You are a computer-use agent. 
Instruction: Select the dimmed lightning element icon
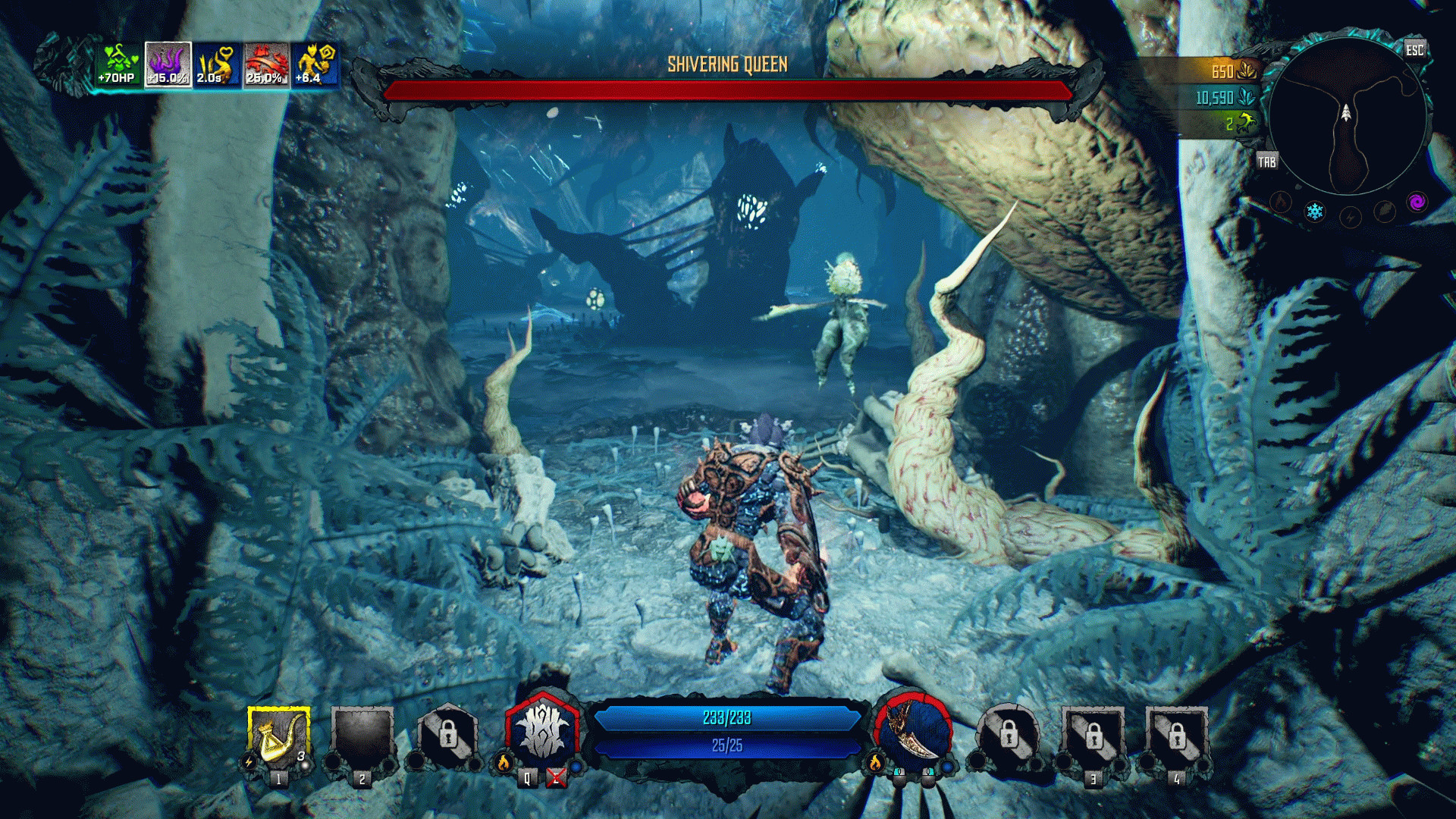click(x=1350, y=218)
